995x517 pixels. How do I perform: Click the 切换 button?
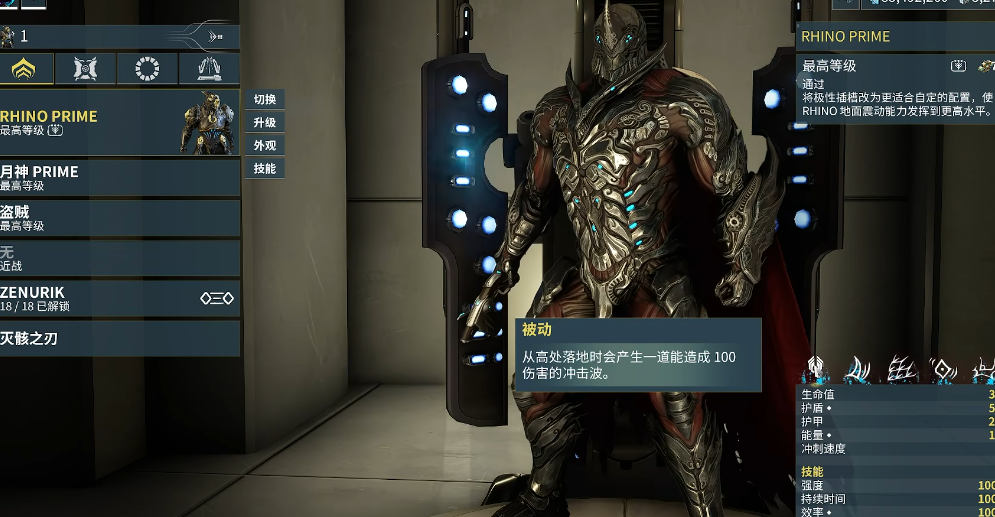[x=264, y=100]
